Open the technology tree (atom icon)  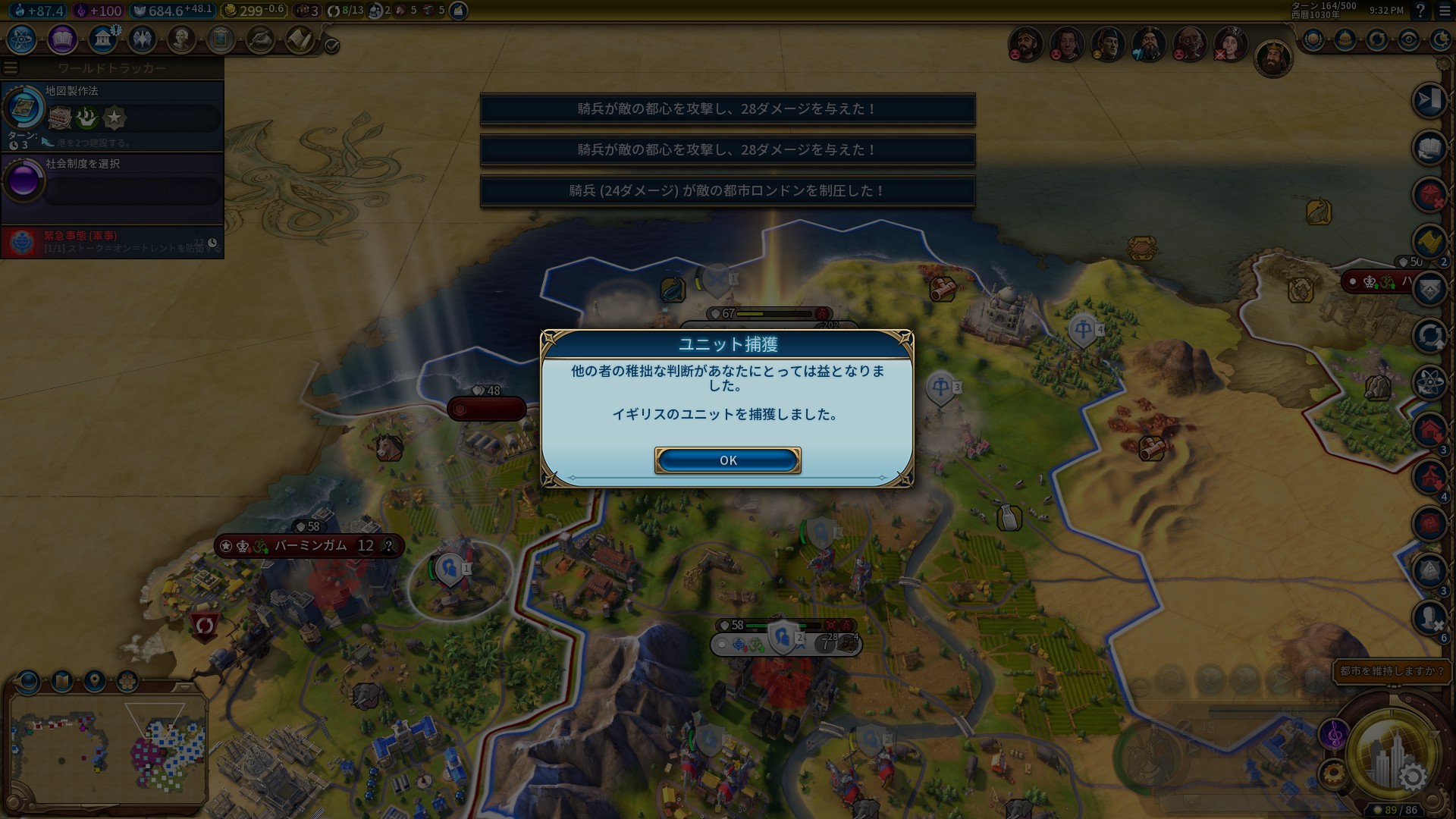pyautogui.click(x=20, y=40)
